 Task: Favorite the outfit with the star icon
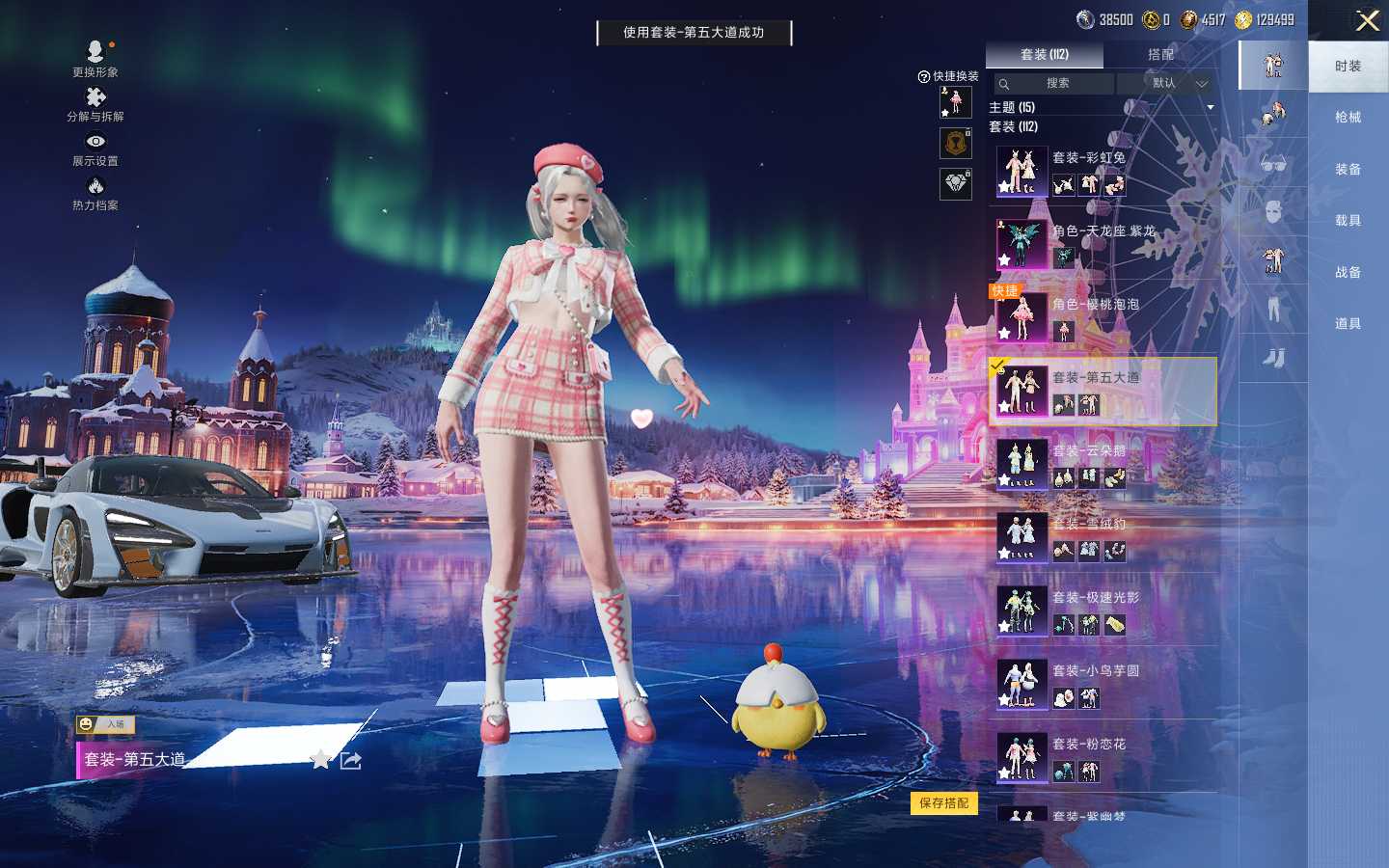point(320,760)
